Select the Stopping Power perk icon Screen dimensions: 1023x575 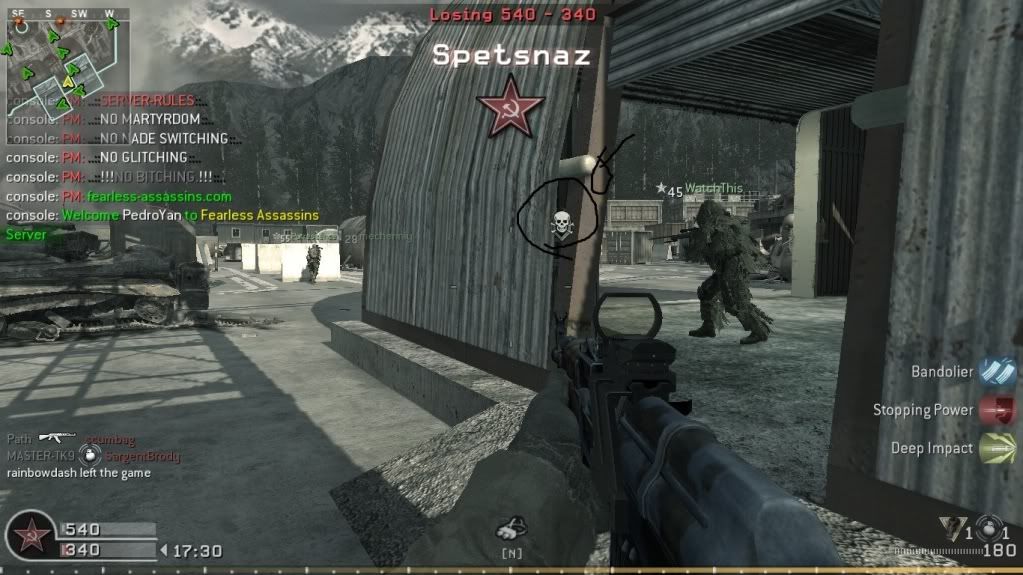[996, 410]
